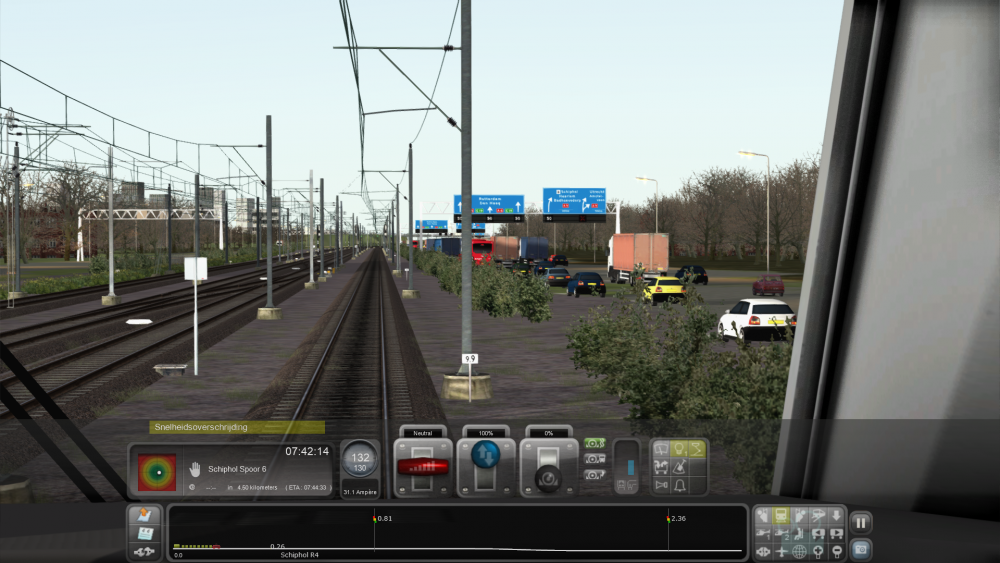1000x563 pixels.
Task: Click the 0.81 signal marker on the track monitor
Action: coord(375,519)
